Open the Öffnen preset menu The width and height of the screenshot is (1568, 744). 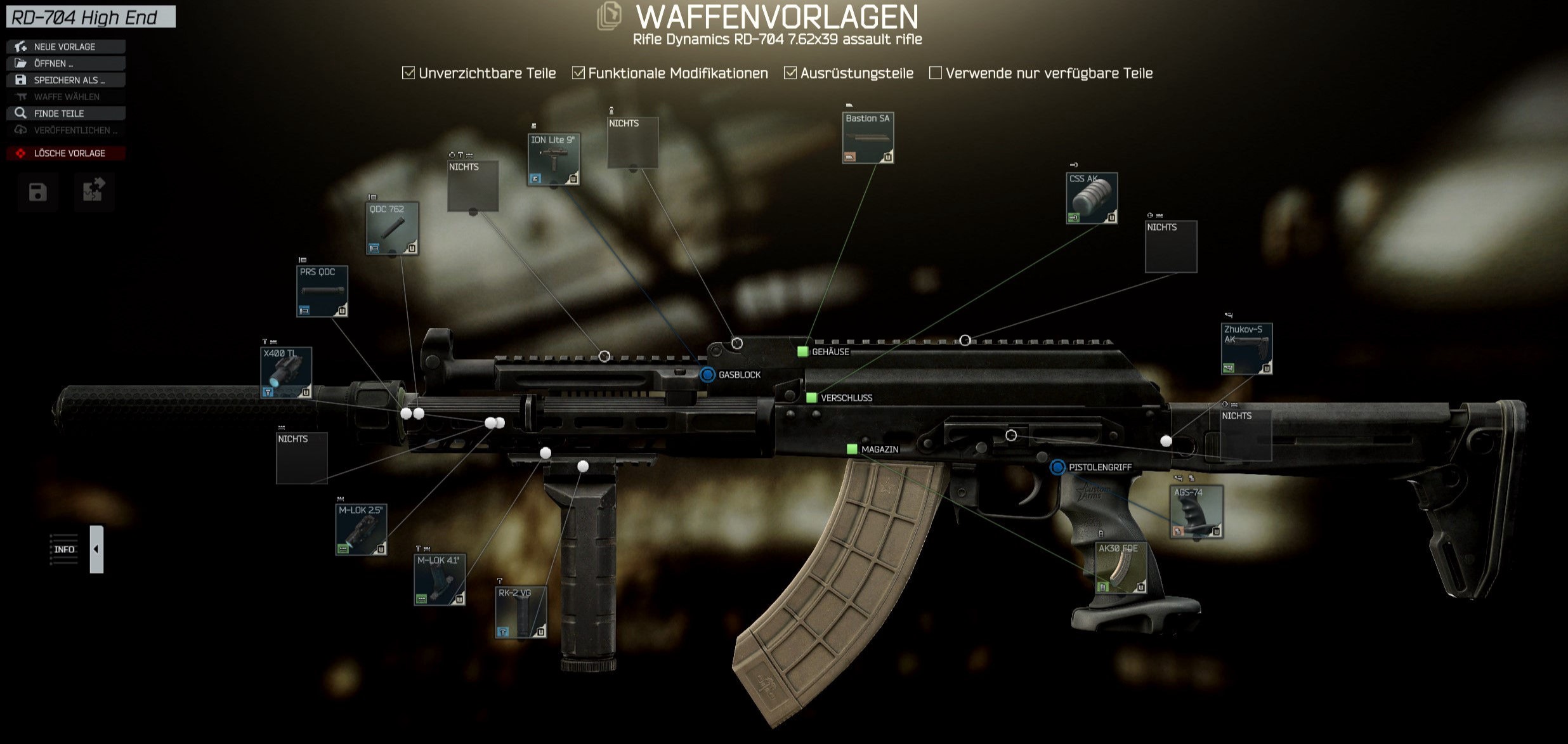(65, 63)
